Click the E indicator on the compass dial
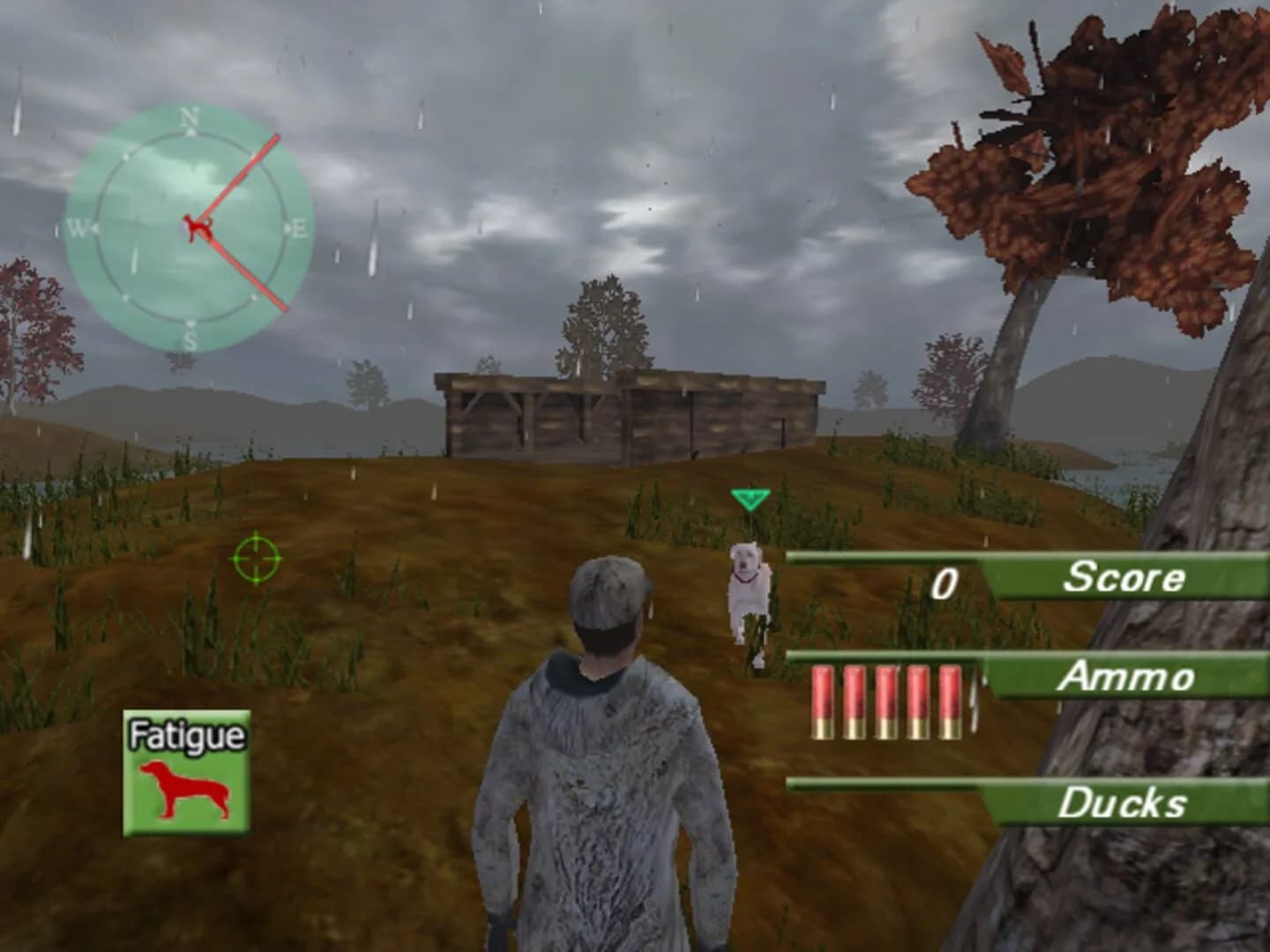1270x952 pixels. (299, 227)
